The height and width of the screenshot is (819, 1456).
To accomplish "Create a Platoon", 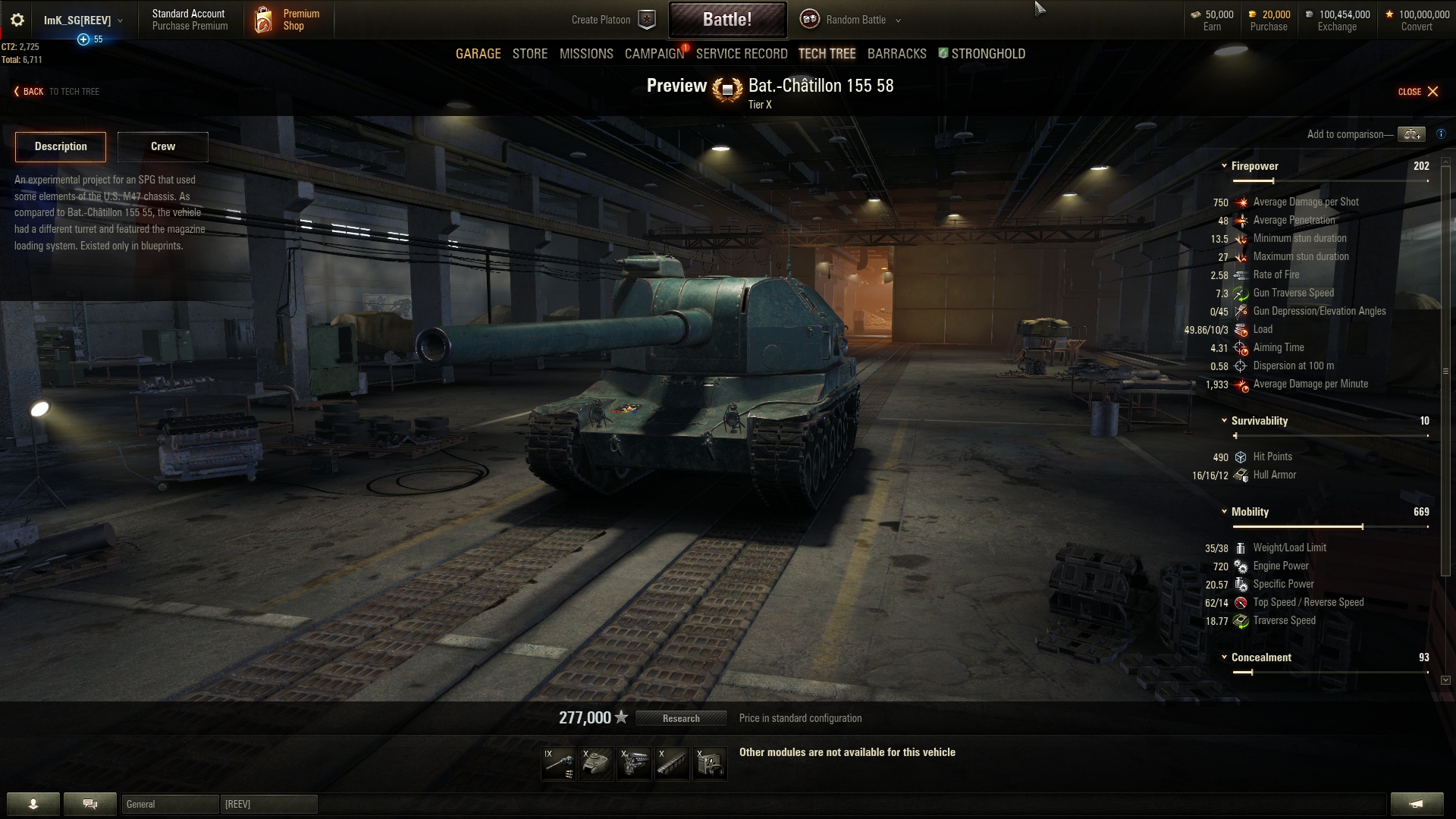I will coord(613,20).
